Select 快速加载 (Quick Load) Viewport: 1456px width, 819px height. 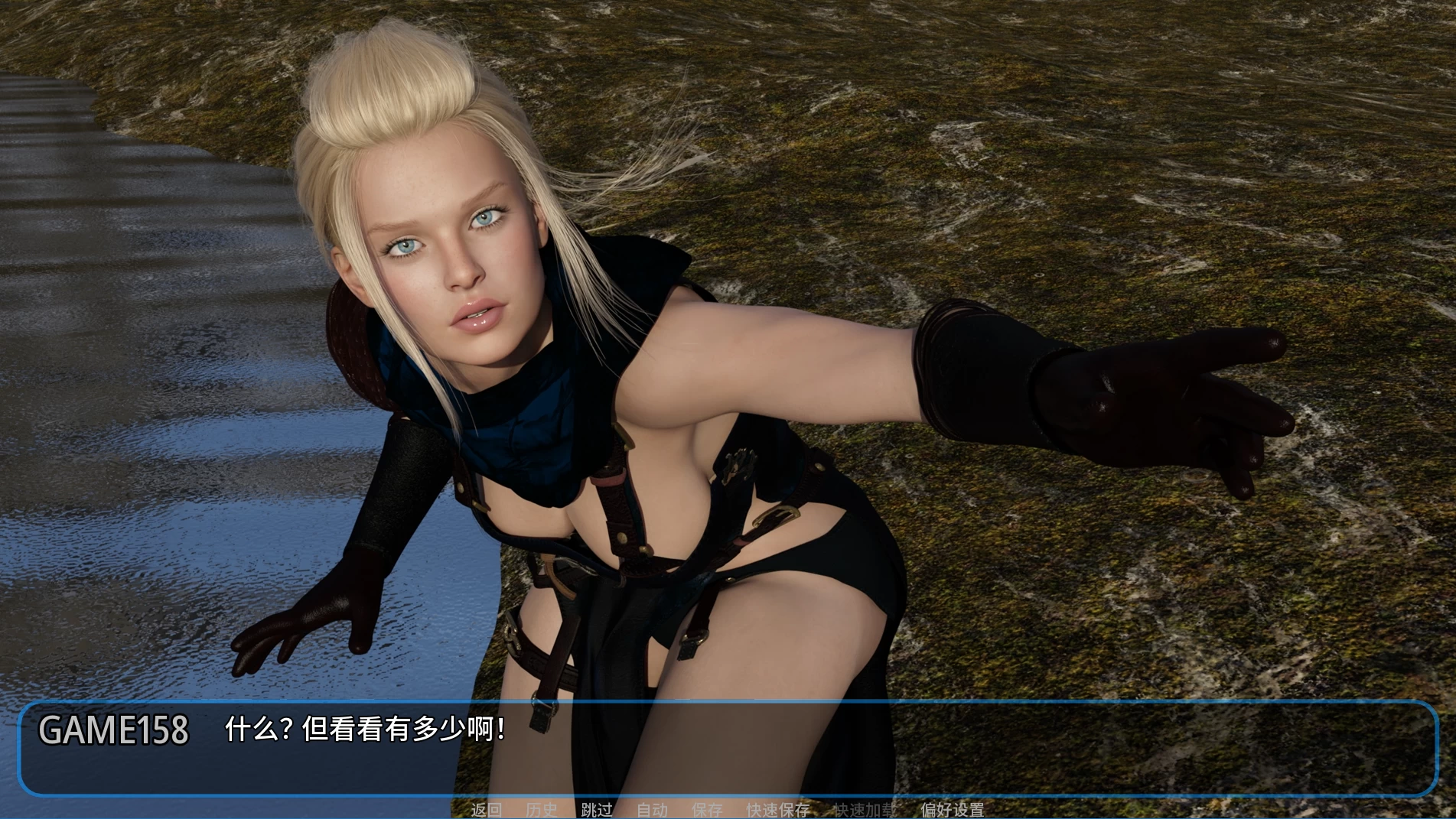[865, 810]
